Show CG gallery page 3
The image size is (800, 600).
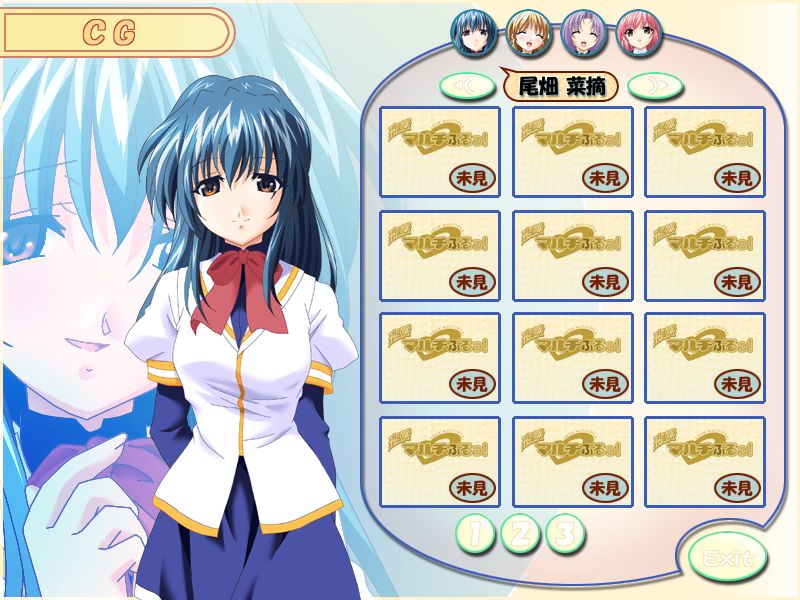click(x=565, y=534)
